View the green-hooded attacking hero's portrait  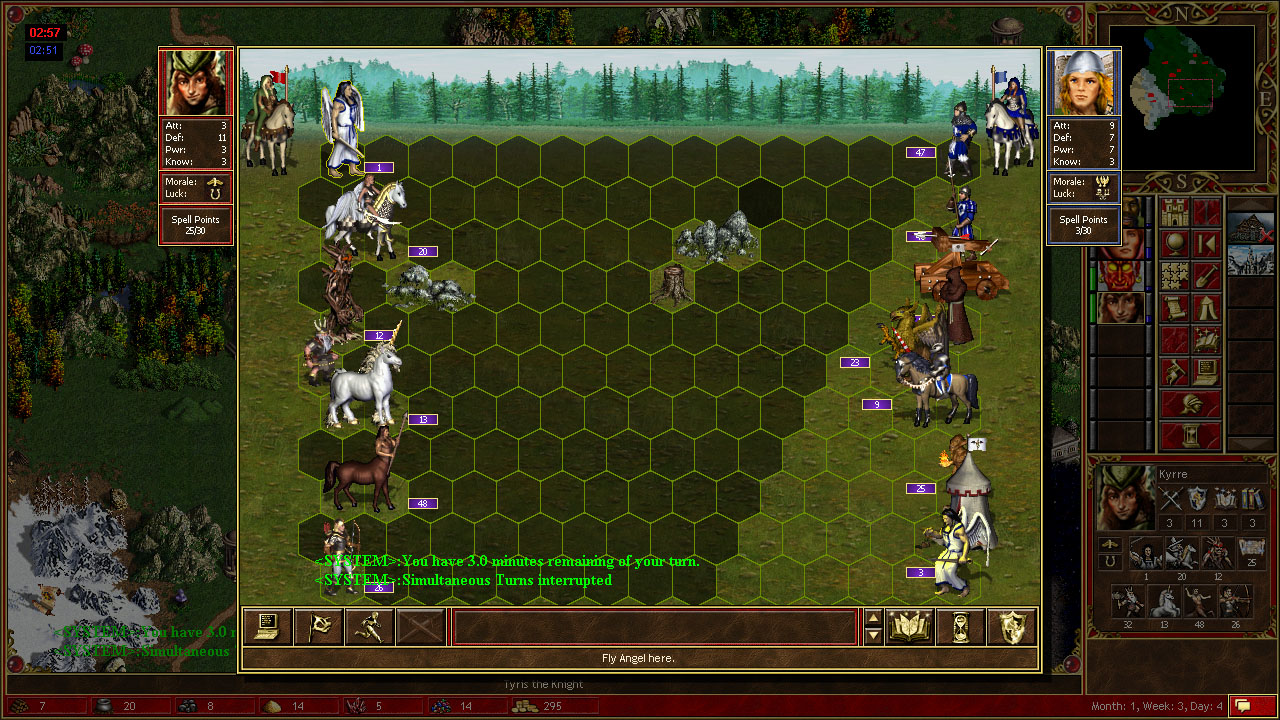point(196,83)
